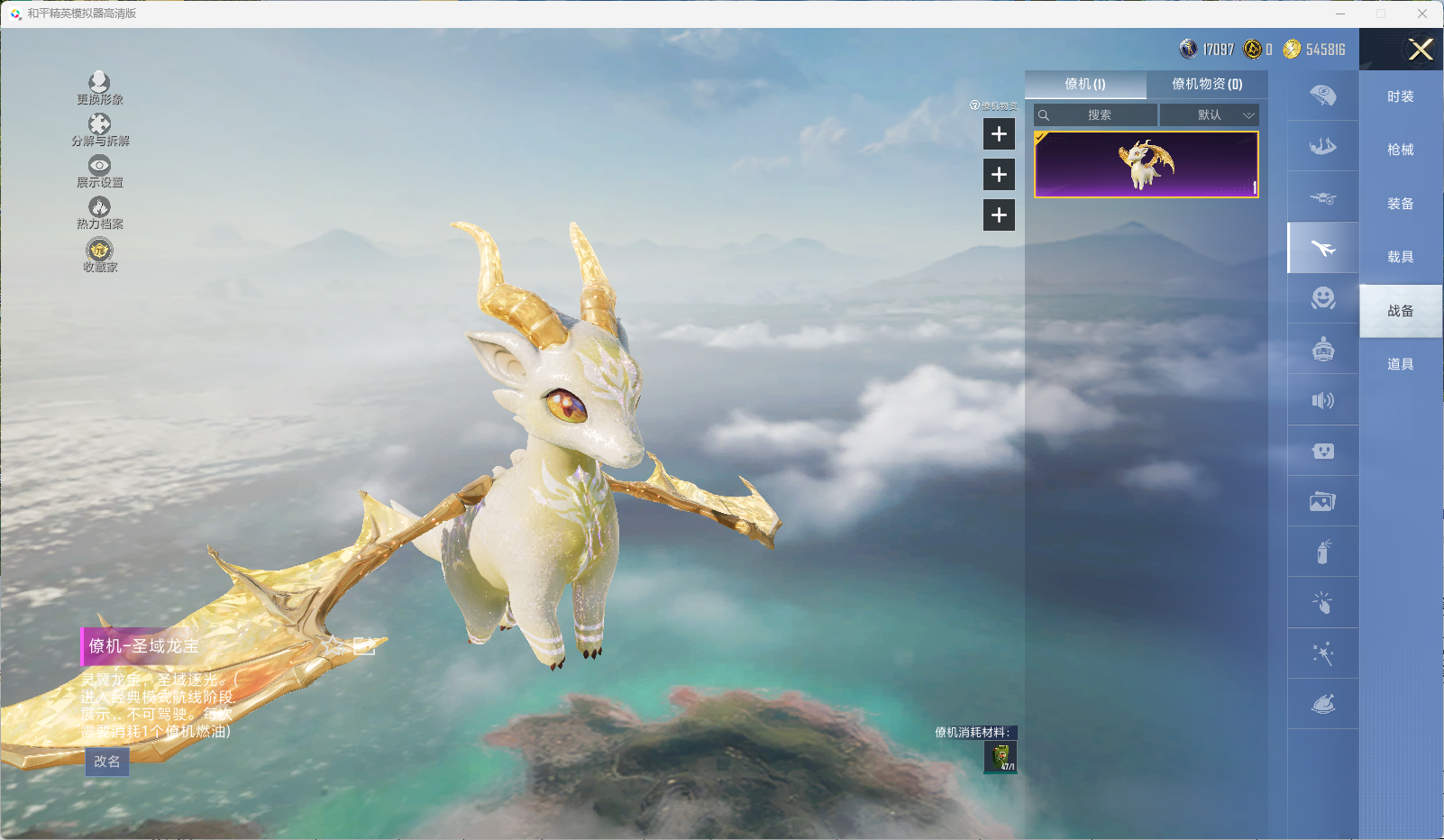This screenshot has height=840, width=1444.
Task: Select the parachute icon subcategory
Action: [1322, 96]
